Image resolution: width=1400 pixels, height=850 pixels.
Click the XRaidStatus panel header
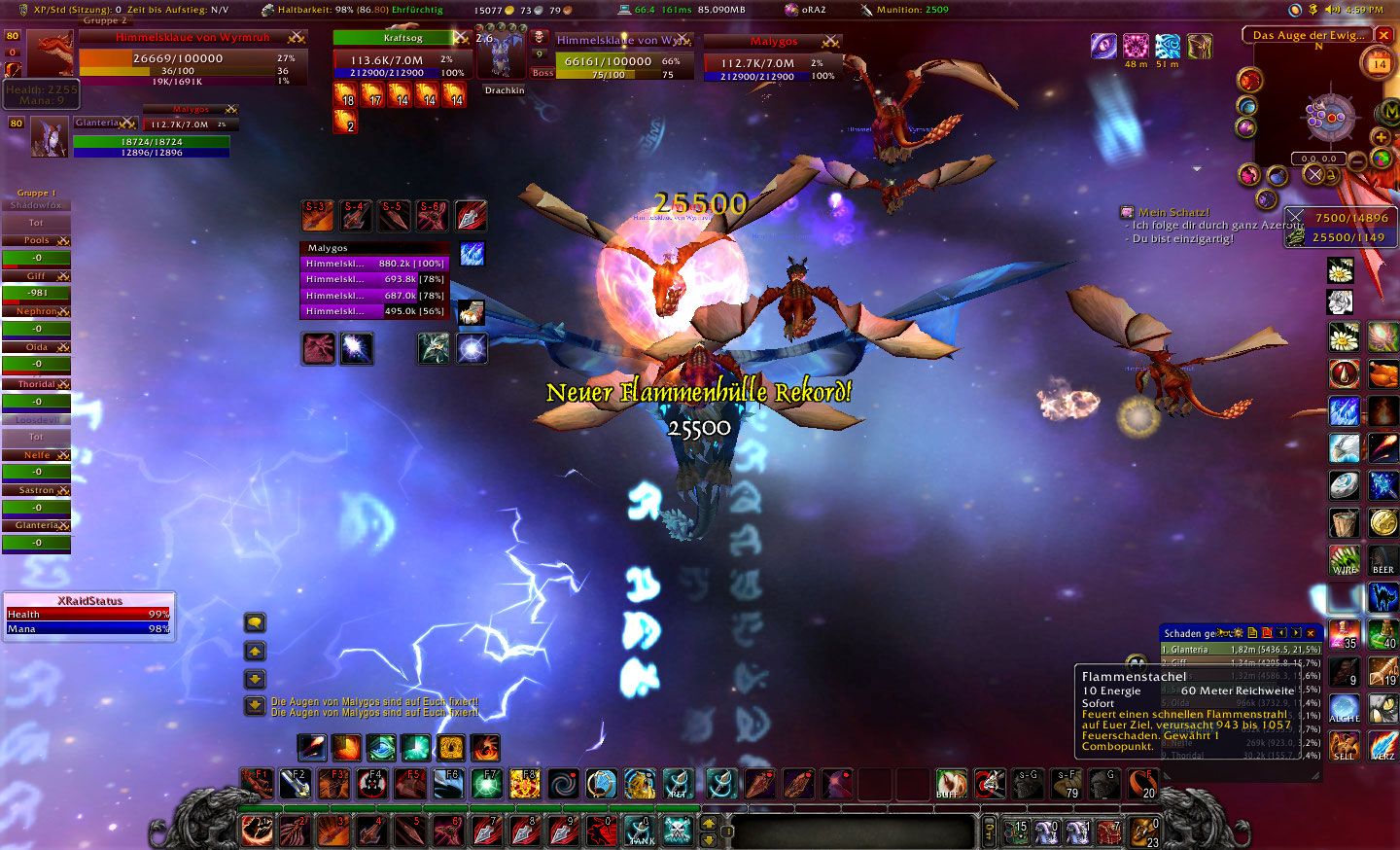(89, 601)
